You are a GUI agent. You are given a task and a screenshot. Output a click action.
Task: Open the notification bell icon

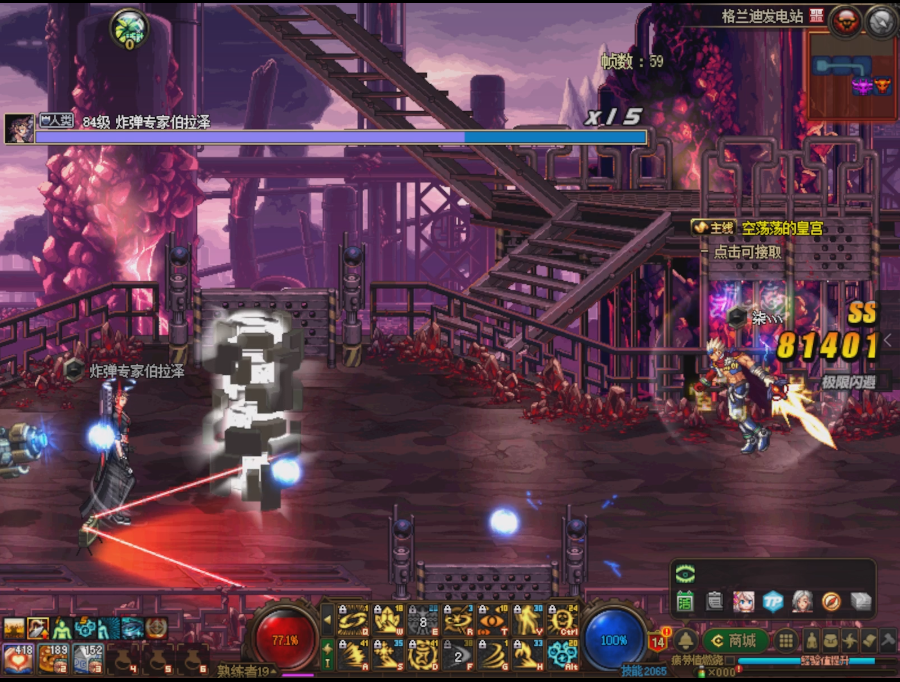pyautogui.click(x=685, y=641)
